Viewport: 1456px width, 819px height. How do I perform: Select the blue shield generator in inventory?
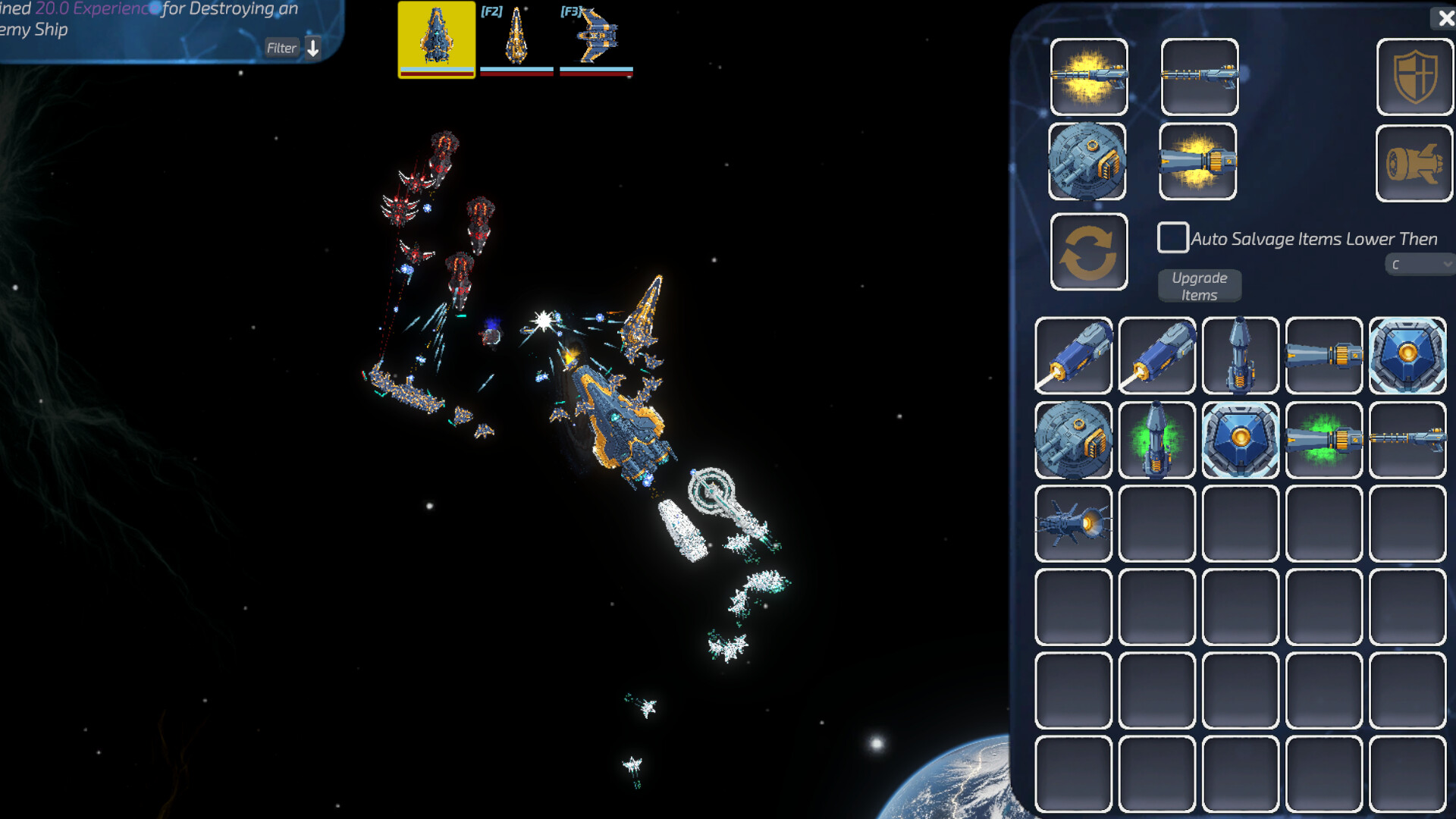point(1407,356)
